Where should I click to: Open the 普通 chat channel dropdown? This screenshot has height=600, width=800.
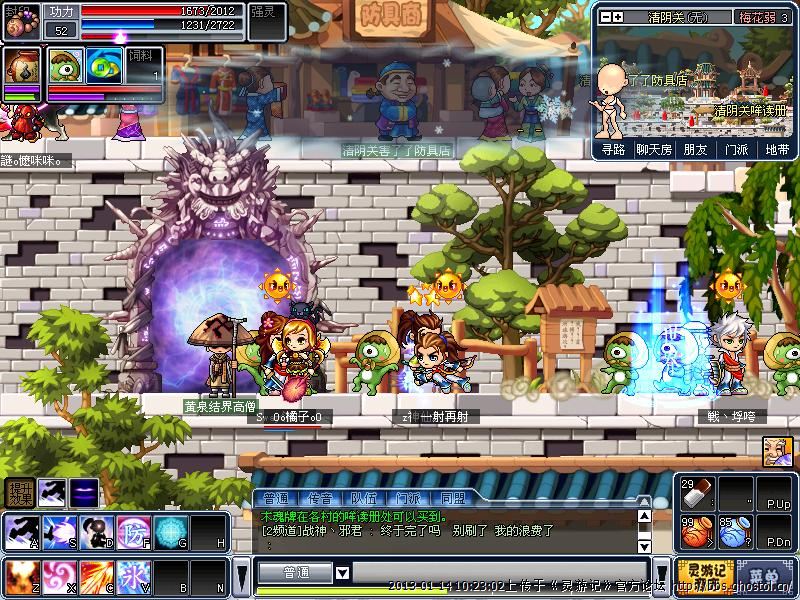tap(343, 573)
